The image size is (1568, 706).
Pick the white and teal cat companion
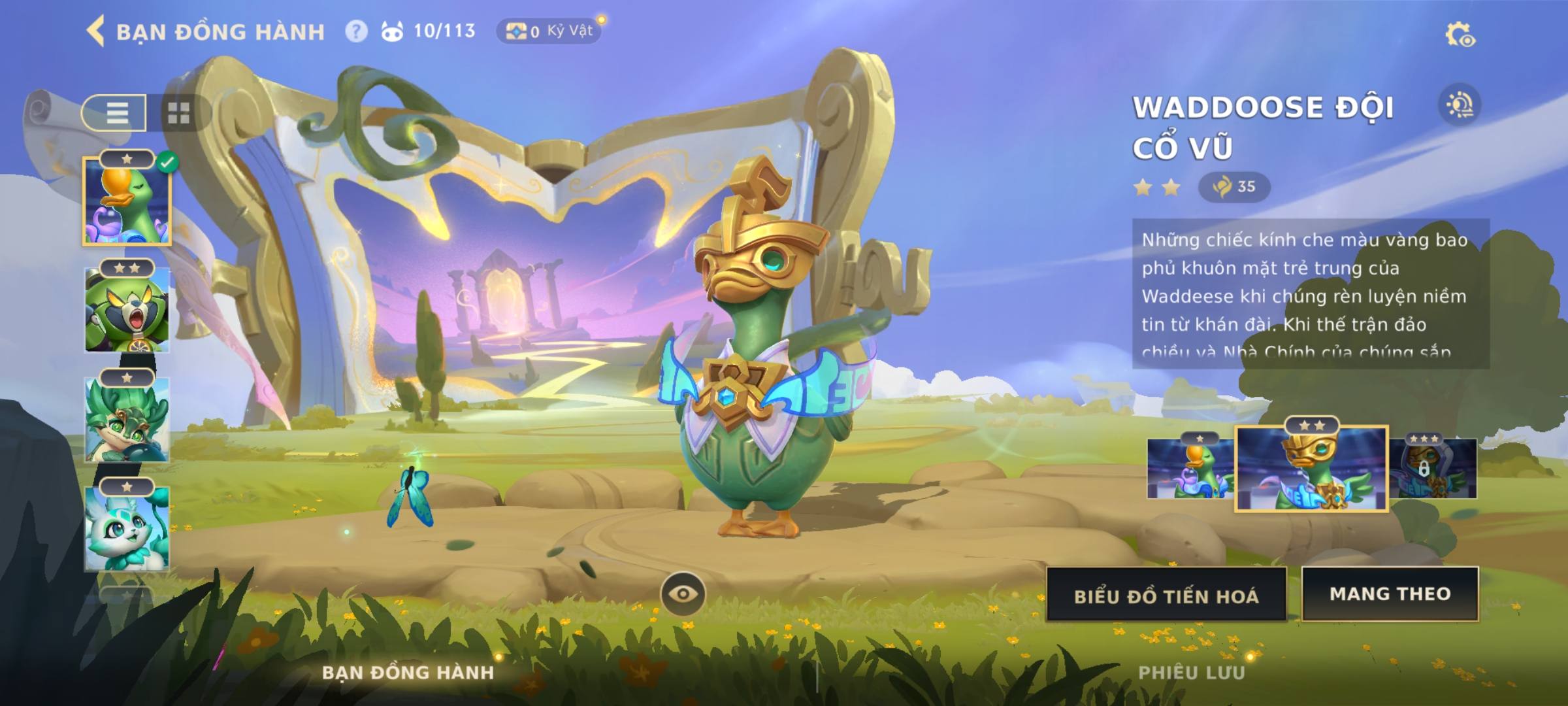coord(127,528)
